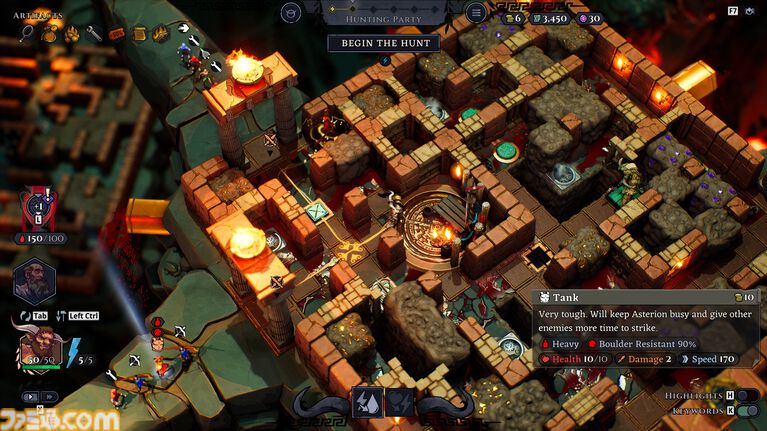Select the paw print artifact
This screenshot has width=767, height=431.
pyautogui.click(x=72, y=34)
